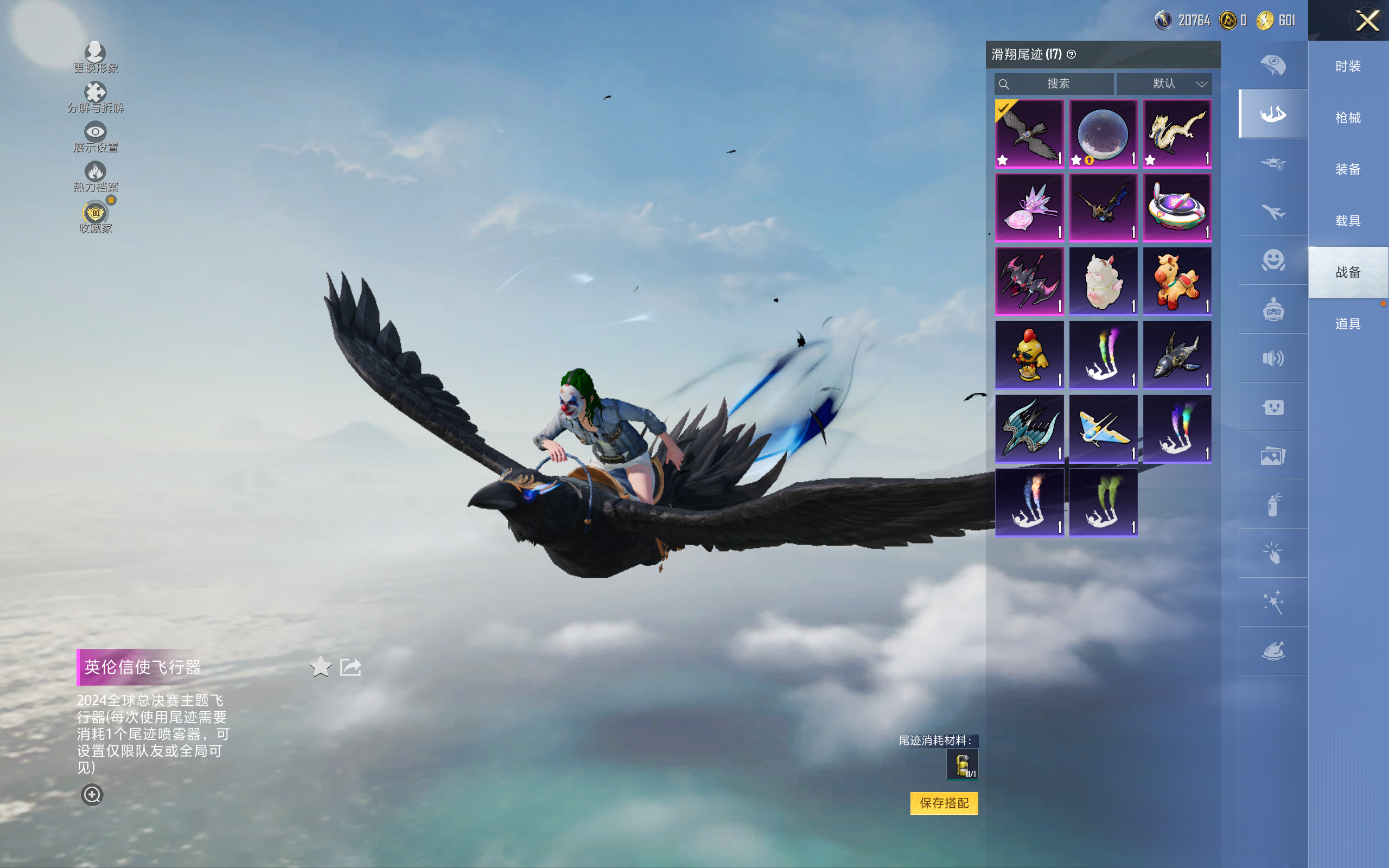The width and height of the screenshot is (1389, 868).
Task: Open 展示设置 display settings
Action: point(95,137)
